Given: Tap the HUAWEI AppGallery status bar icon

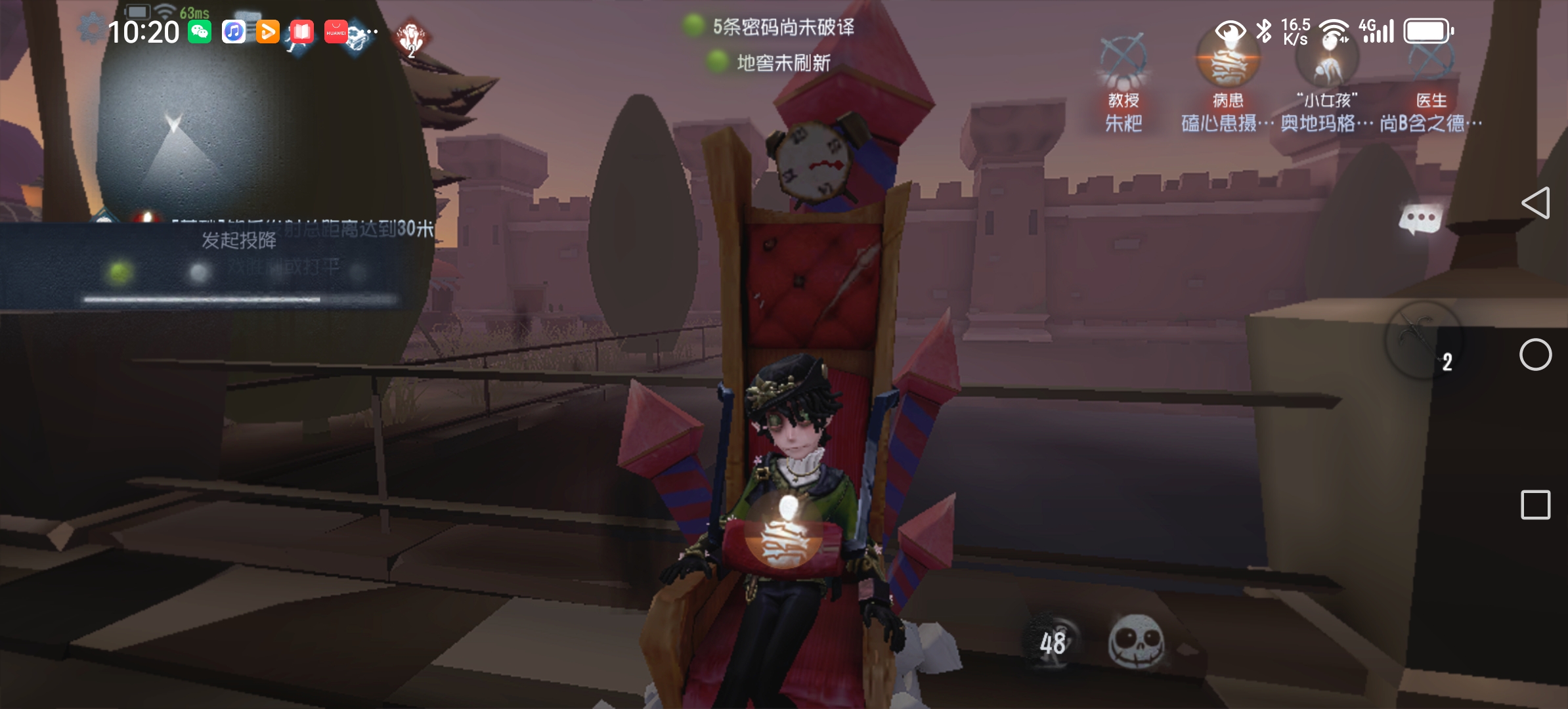Looking at the screenshot, I should coord(336,30).
